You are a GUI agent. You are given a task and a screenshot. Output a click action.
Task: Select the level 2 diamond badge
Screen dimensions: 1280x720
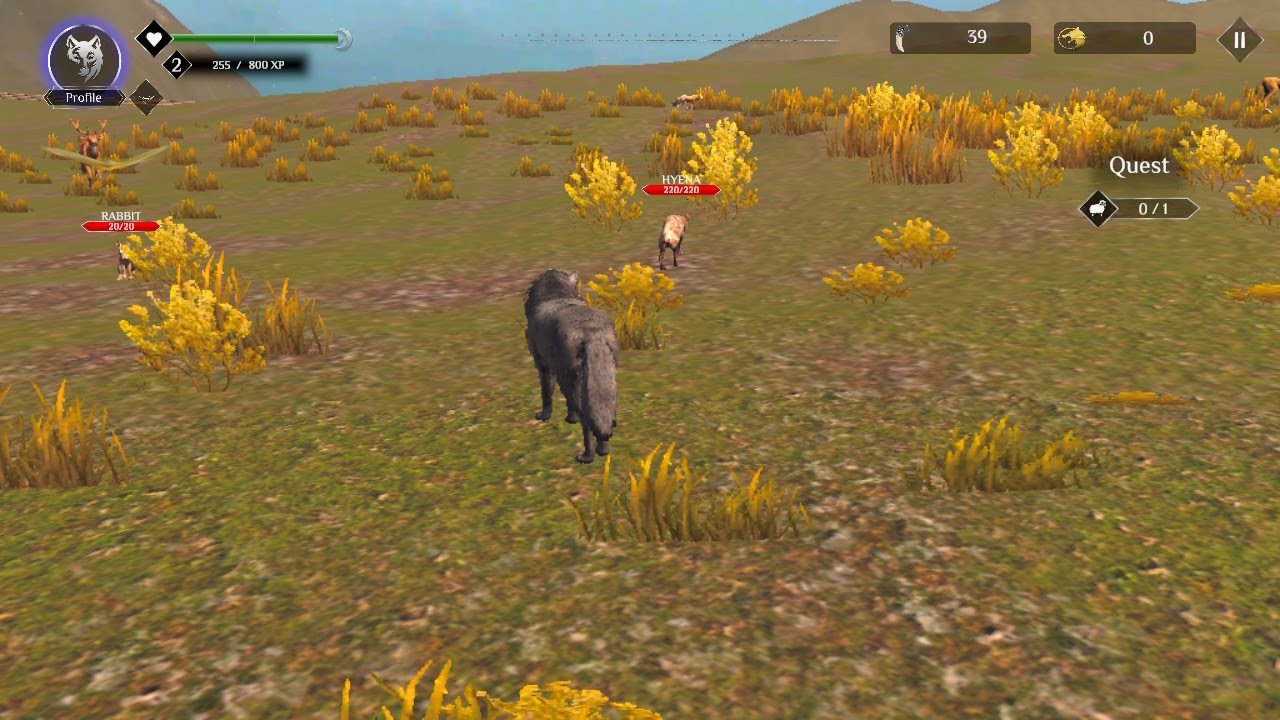pos(178,66)
